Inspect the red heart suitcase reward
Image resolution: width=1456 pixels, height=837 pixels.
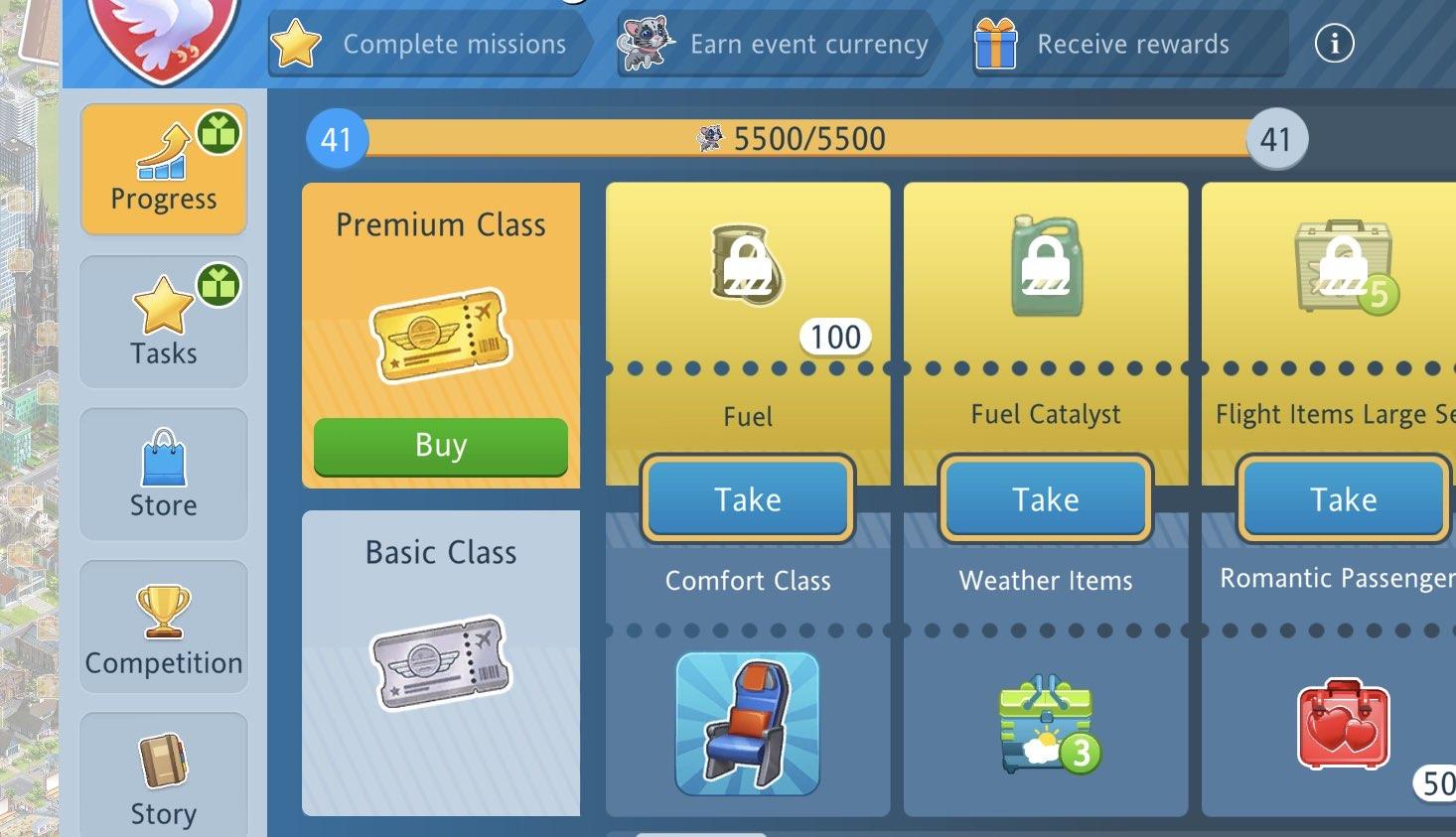(1343, 724)
